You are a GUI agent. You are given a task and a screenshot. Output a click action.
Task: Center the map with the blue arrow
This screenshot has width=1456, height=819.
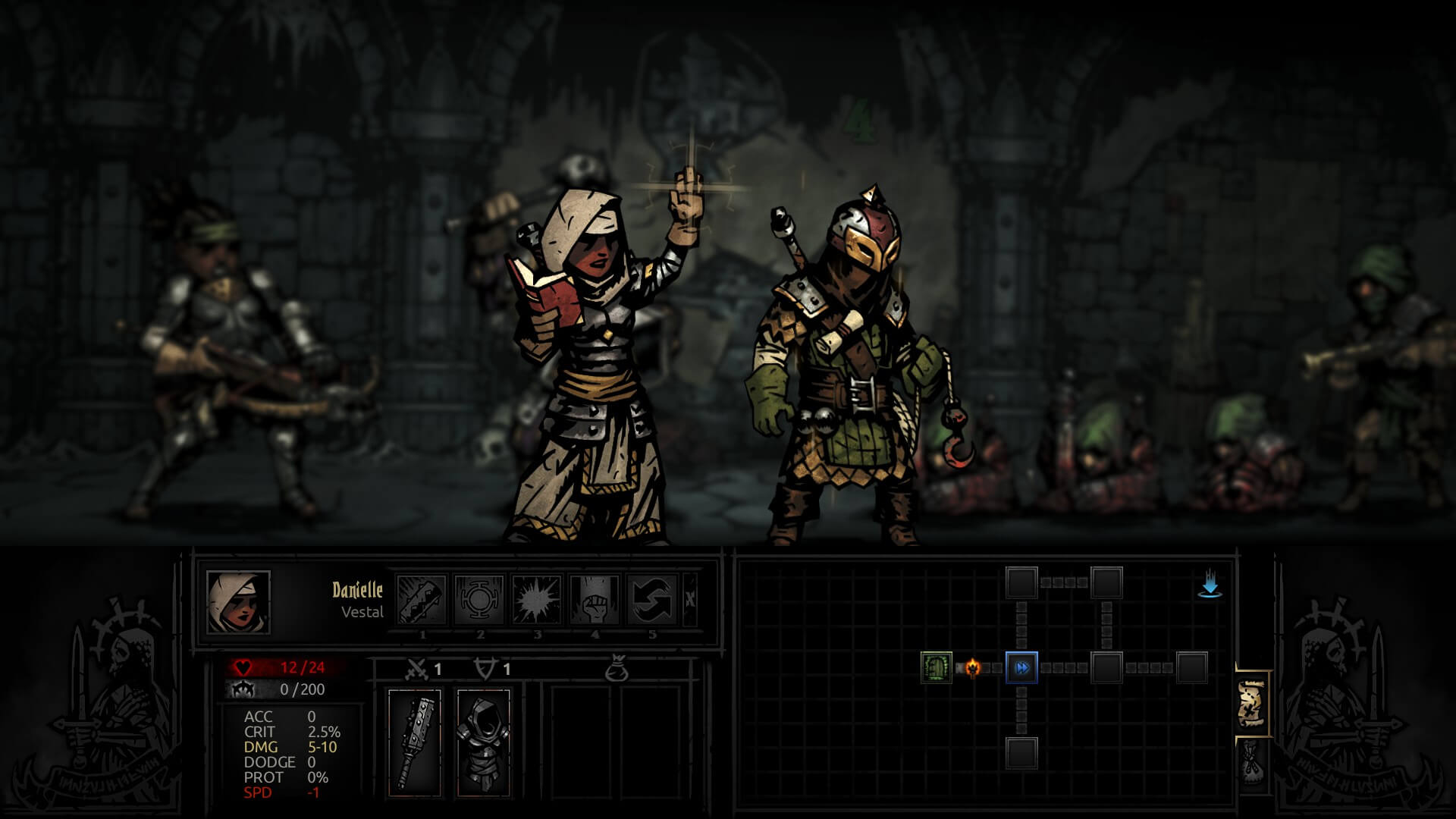point(1210,586)
